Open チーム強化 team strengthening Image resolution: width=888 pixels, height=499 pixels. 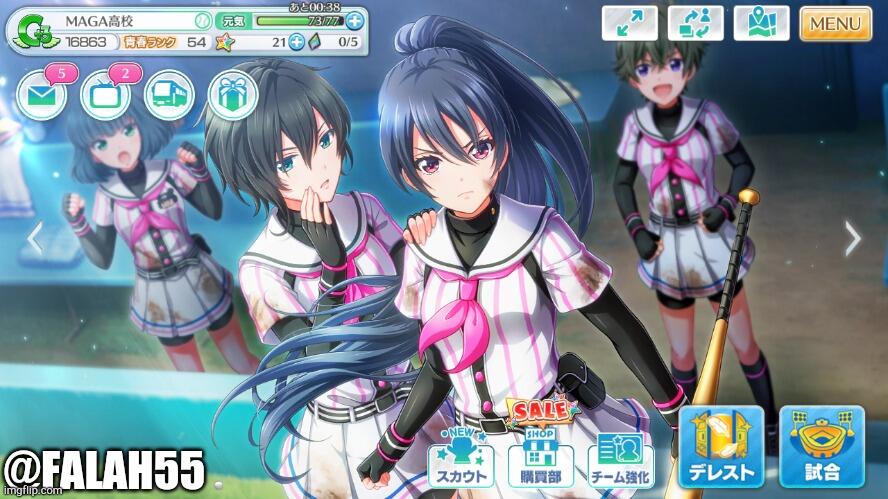coord(620,460)
